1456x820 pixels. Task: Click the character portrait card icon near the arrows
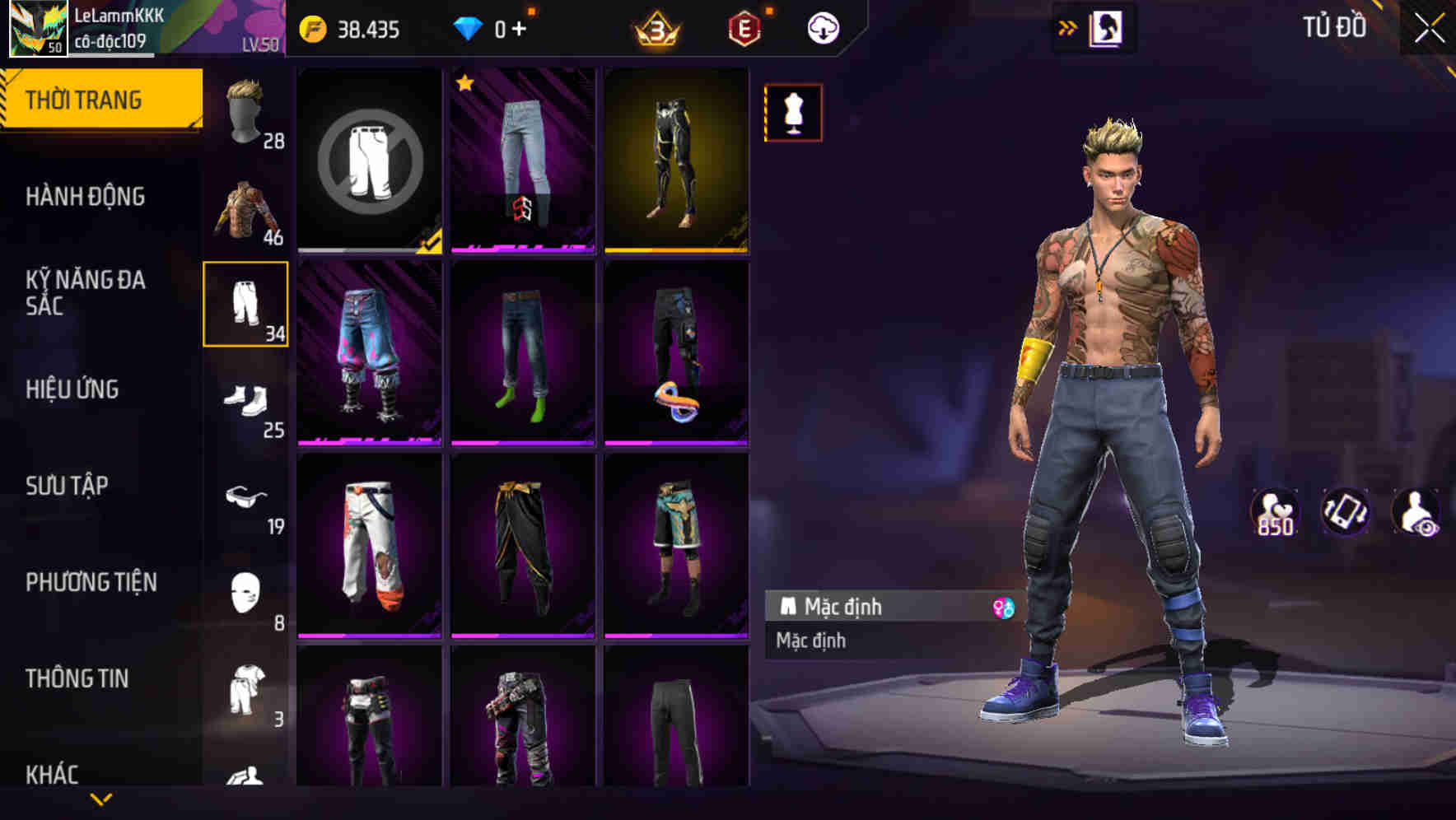pos(1108,27)
